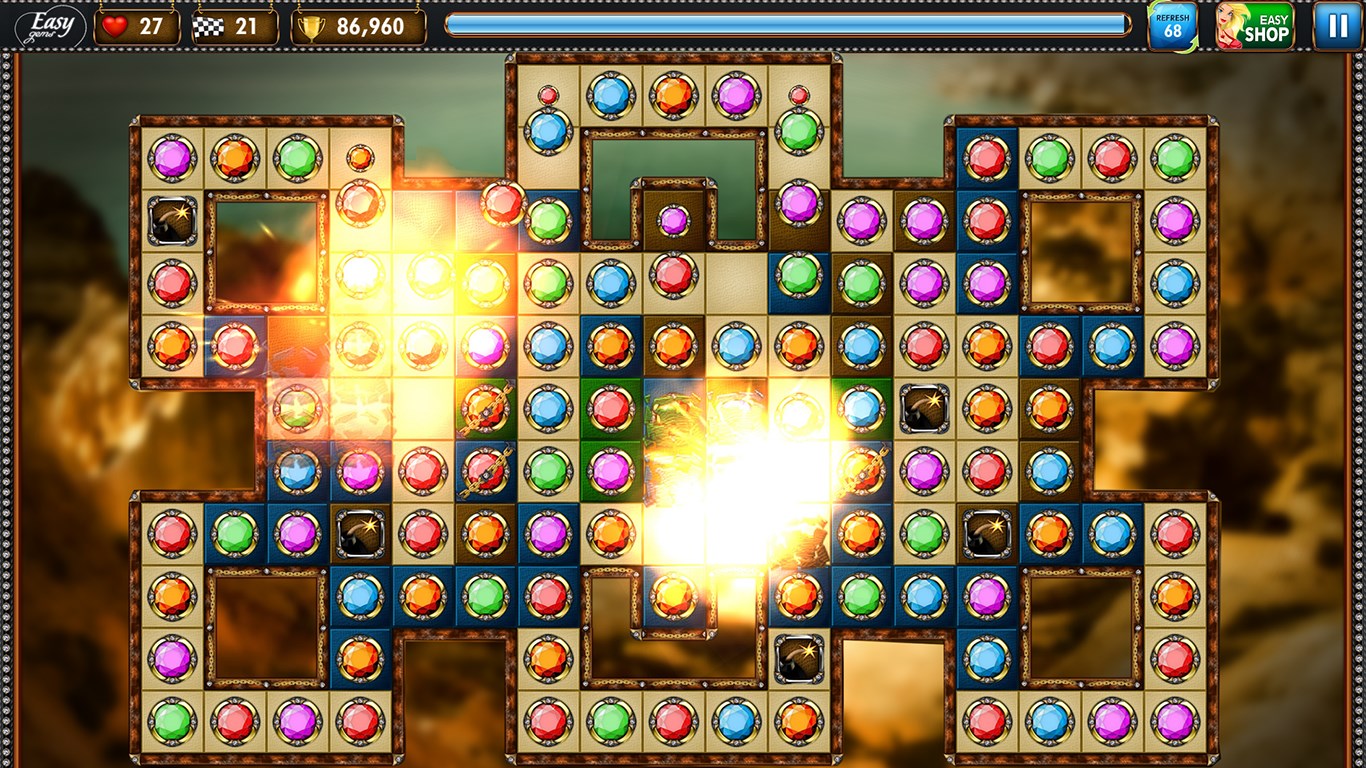Pick the chained red gem tile
Viewport: 1366px width, 768px height.
485,470
